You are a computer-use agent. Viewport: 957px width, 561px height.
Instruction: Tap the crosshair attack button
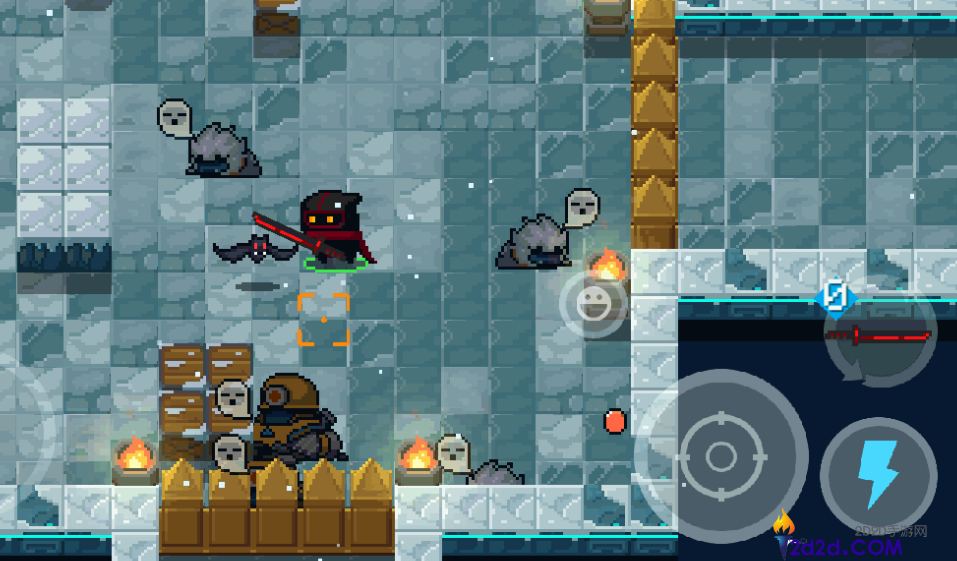click(721, 457)
